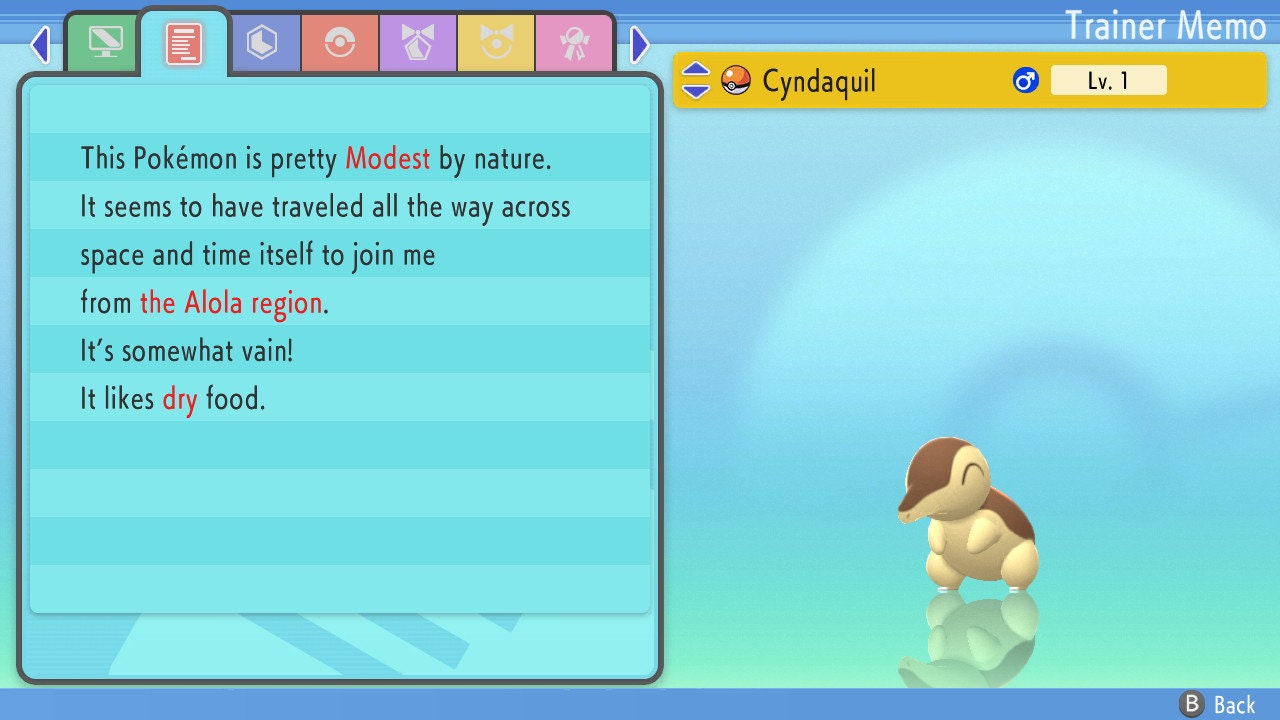This screenshot has height=720, width=1280.
Task: Select the red trainer memo tab
Action: point(184,43)
